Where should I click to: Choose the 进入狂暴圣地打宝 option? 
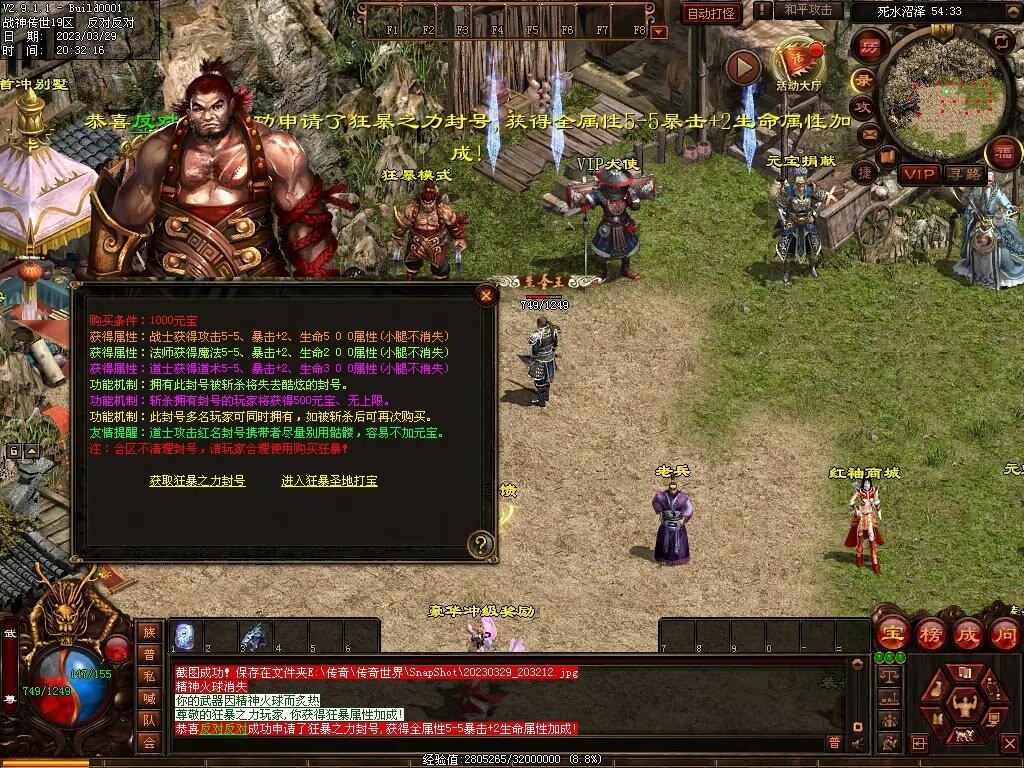pyautogui.click(x=329, y=481)
